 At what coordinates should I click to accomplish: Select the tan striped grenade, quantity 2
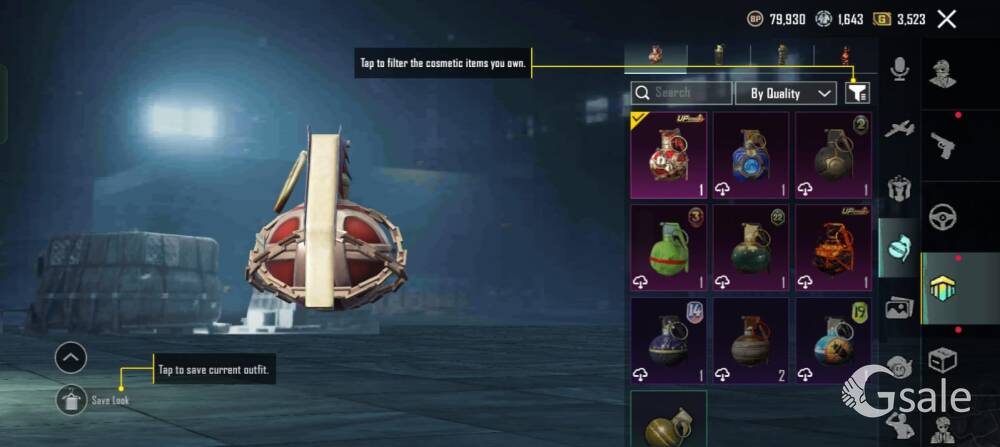click(x=750, y=341)
